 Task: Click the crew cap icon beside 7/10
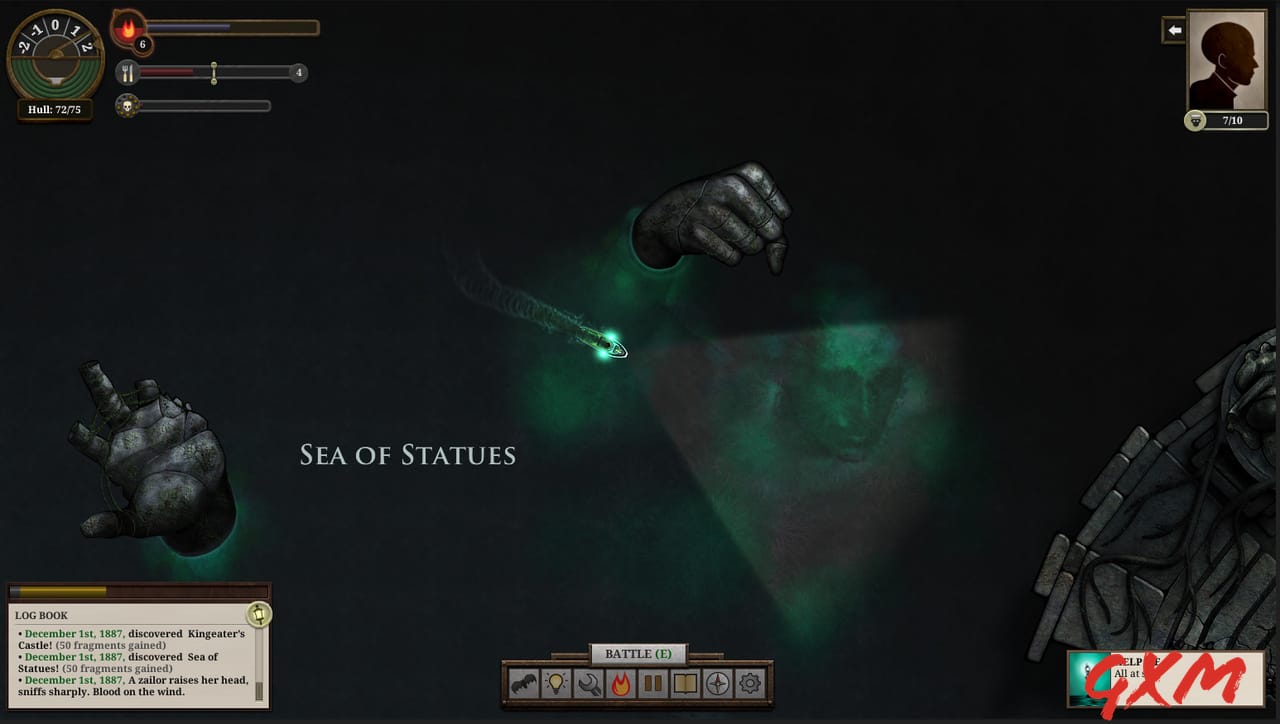click(x=1196, y=120)
